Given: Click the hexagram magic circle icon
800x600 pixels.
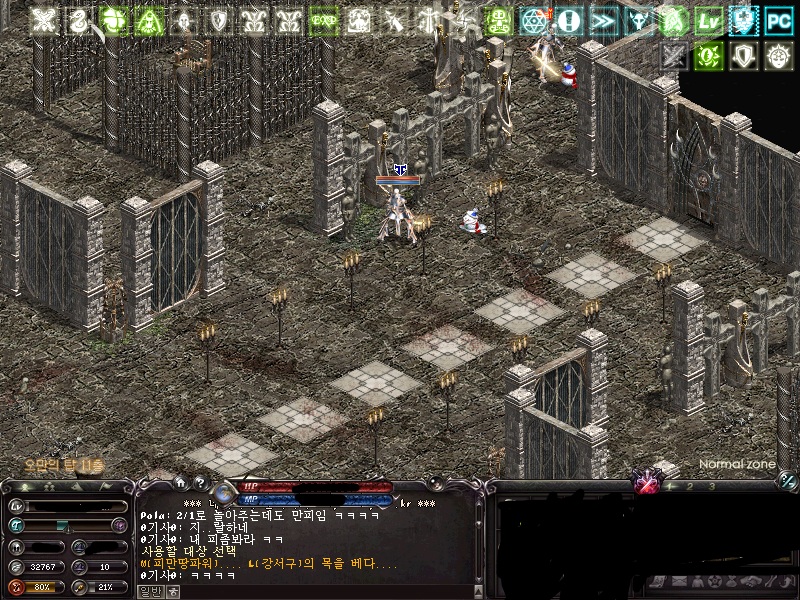Looking at the screenshot, I should (534, 21).
